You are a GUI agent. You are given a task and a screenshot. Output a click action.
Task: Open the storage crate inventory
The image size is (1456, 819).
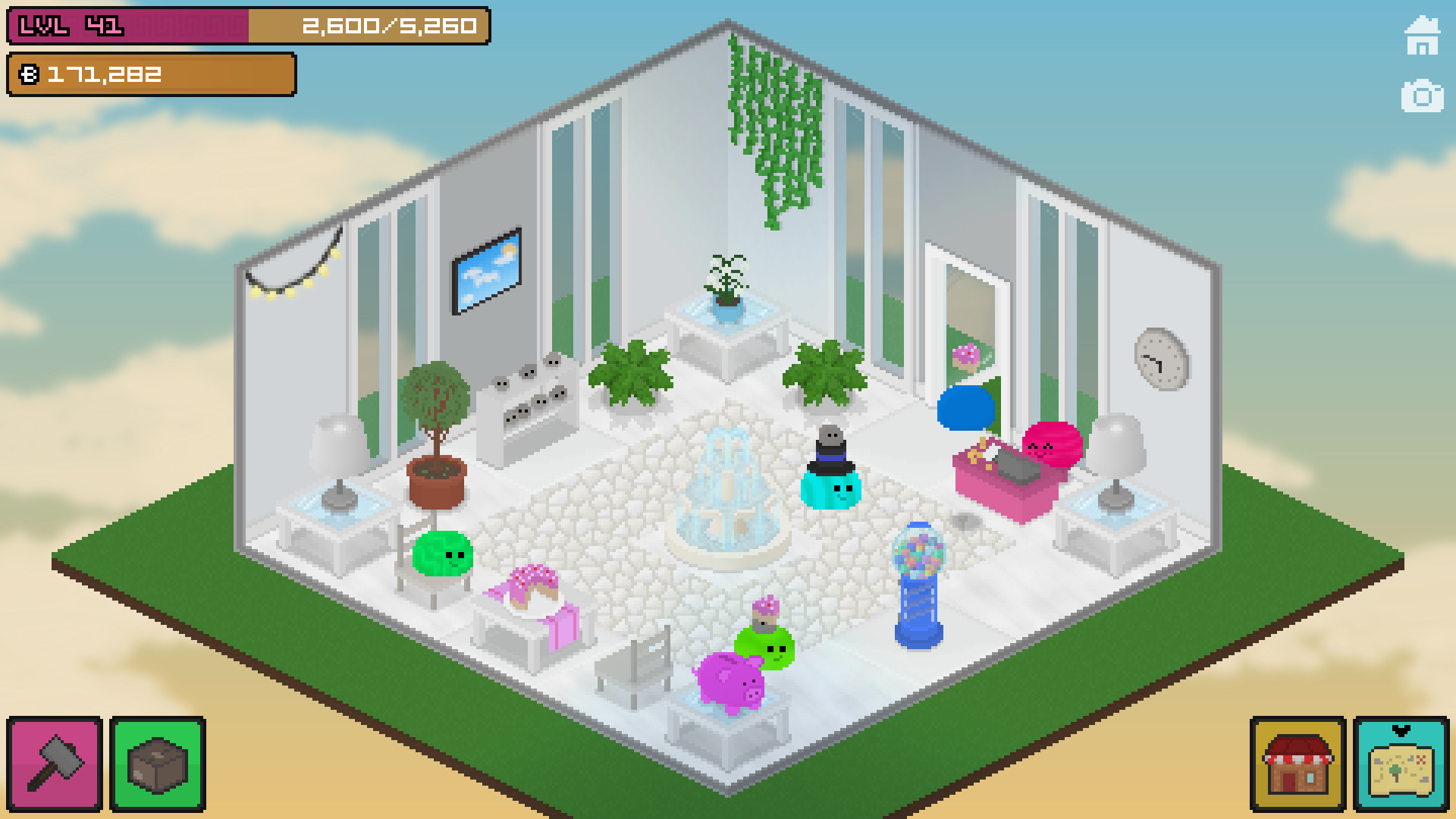pyautogui.click(x=157, y=764)
